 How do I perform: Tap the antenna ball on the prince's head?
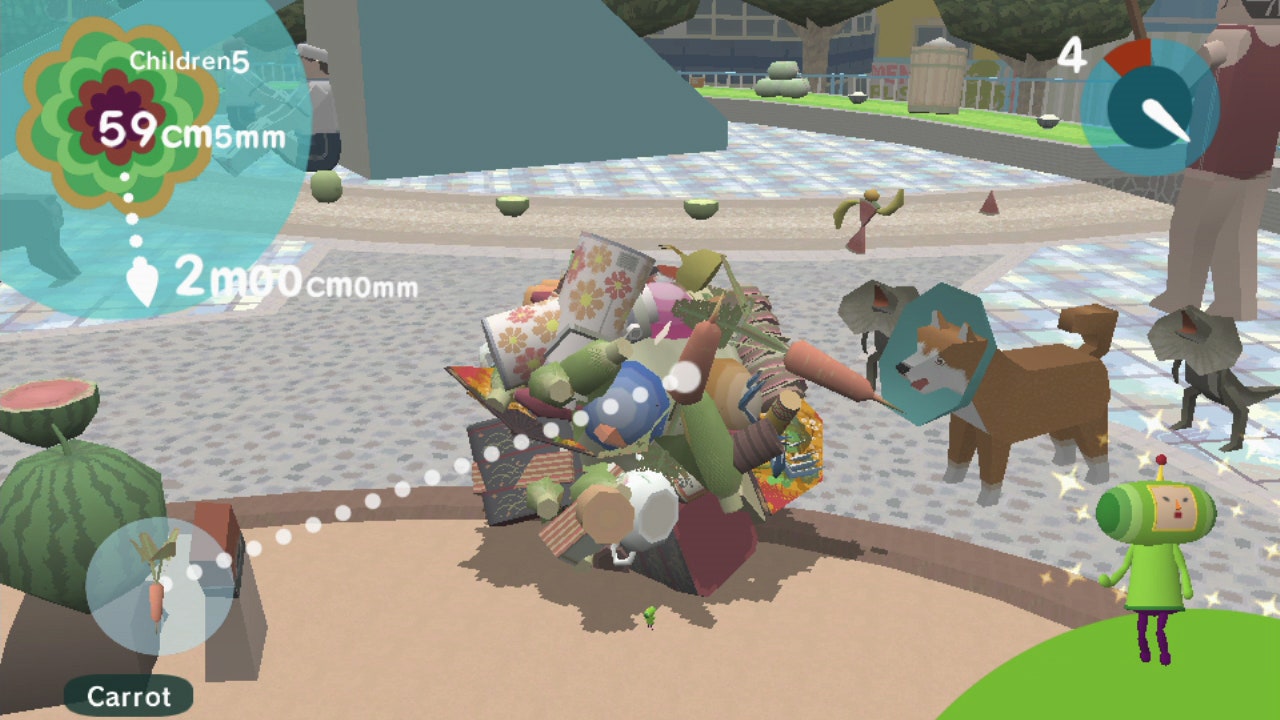1161,460
